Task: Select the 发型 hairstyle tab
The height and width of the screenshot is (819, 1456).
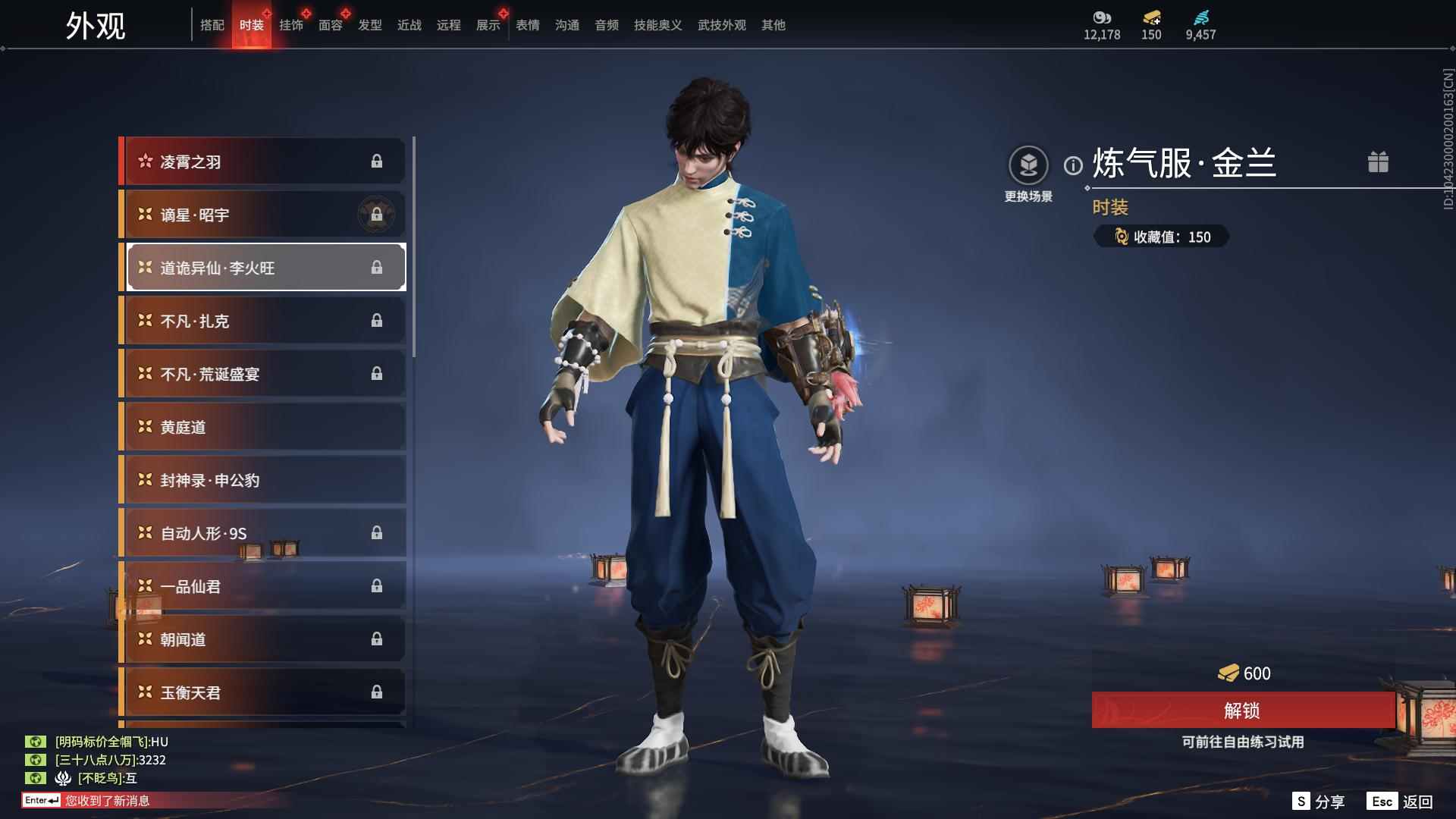Action: [370, 25]
